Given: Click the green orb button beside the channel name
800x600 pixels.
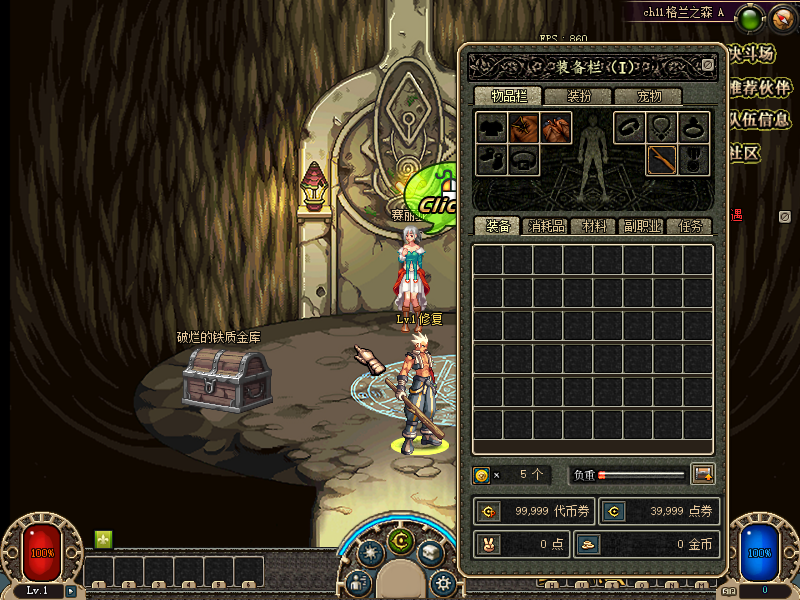Looking at the screenshot, I should pos(749,16).
